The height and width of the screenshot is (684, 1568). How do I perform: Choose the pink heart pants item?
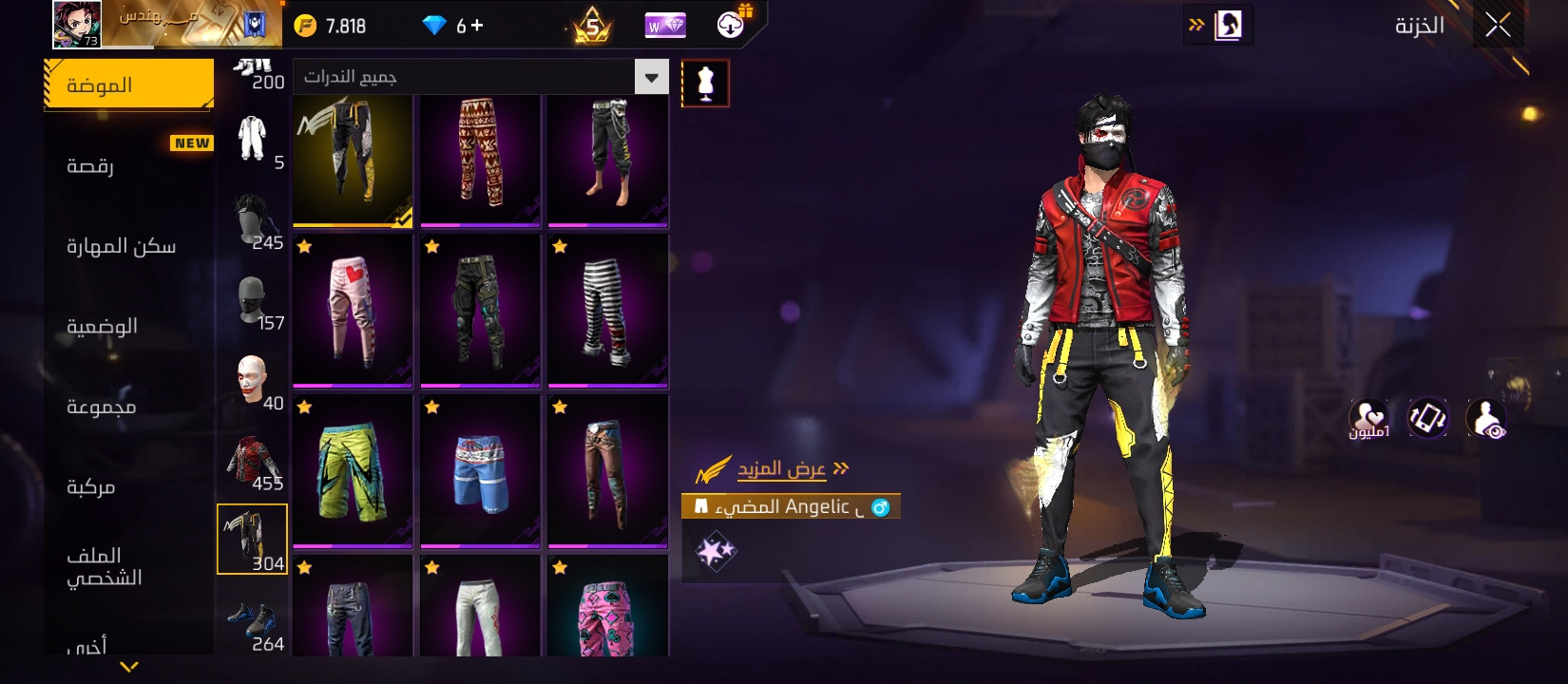[353, 311]
